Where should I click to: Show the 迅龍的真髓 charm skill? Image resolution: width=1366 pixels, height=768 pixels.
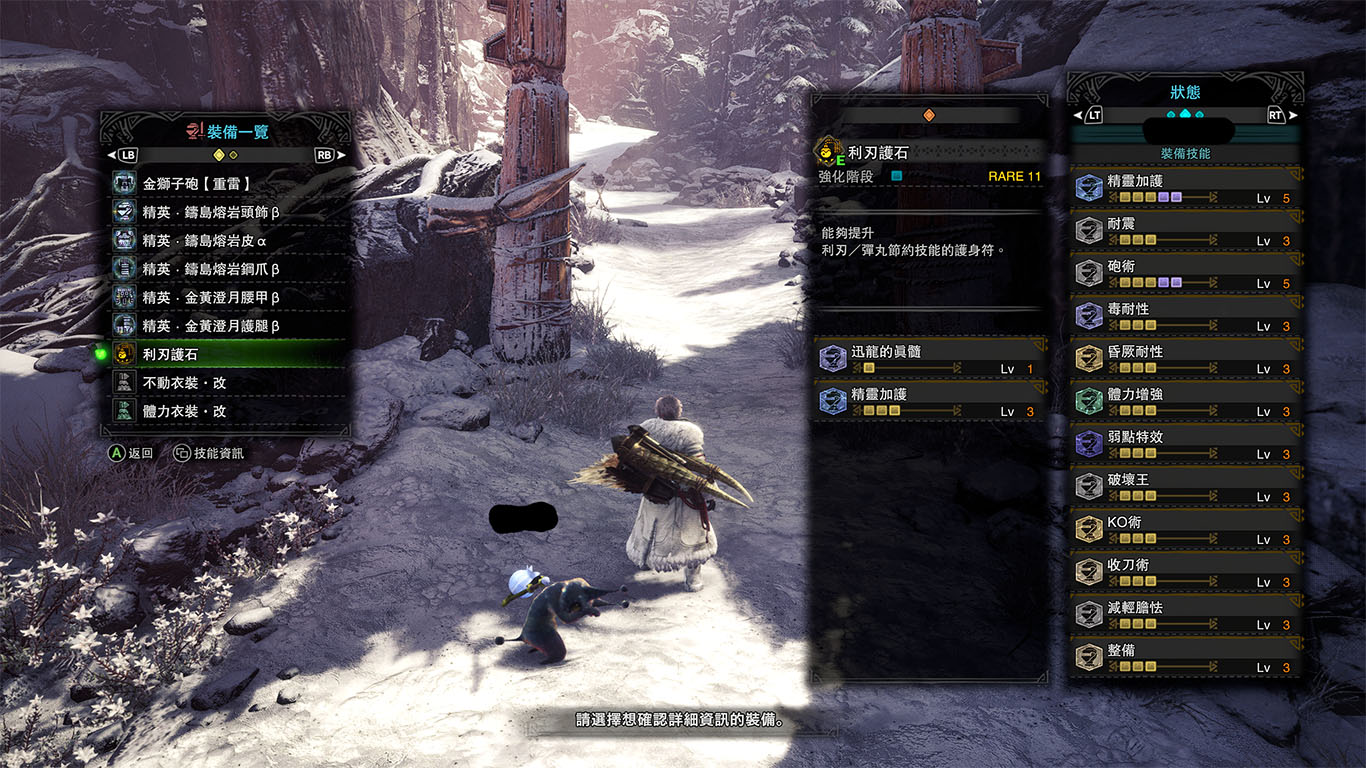931,360
